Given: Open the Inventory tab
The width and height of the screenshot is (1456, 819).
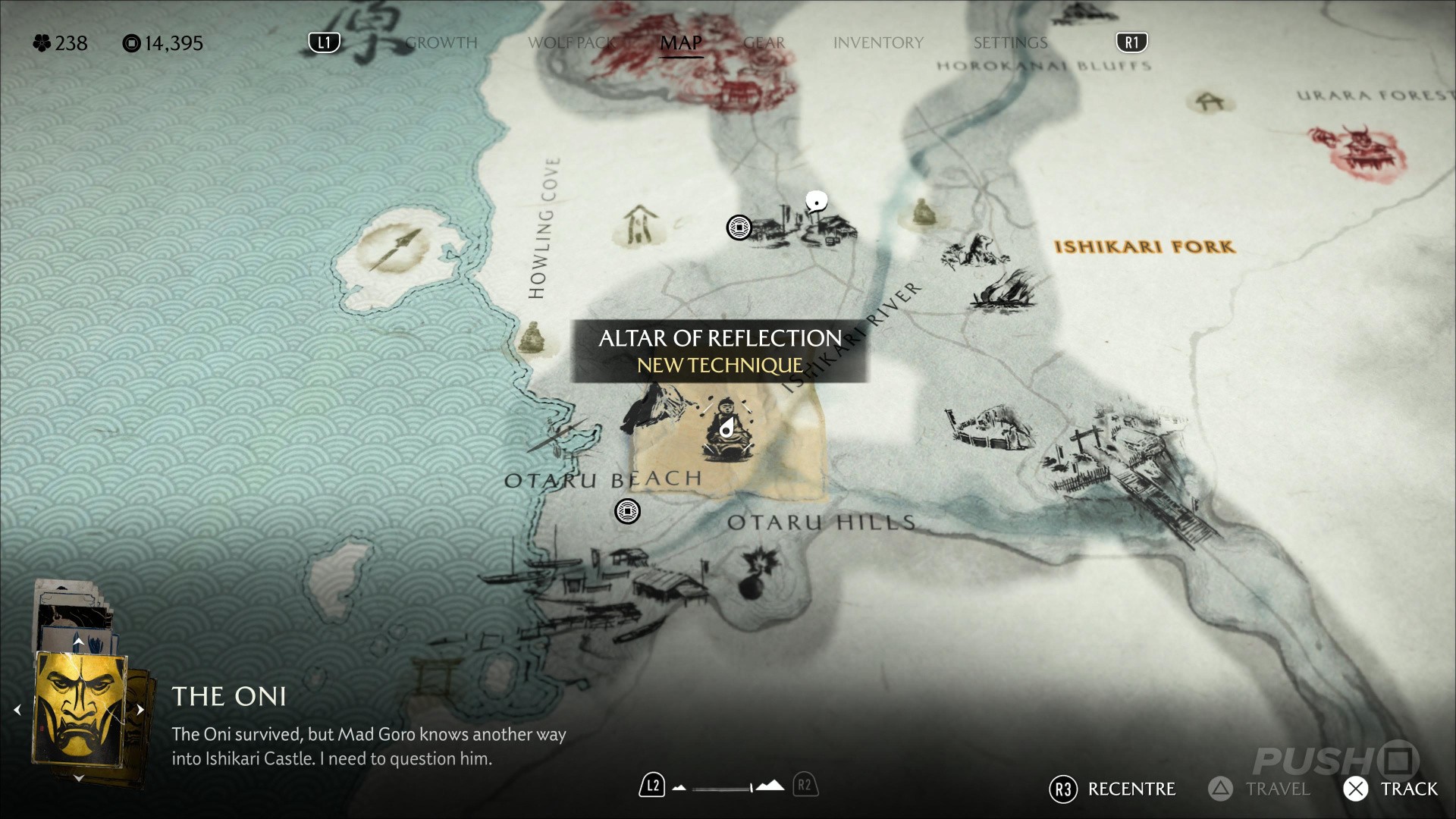Looking at the screenshot, I should tap(878, 42).
